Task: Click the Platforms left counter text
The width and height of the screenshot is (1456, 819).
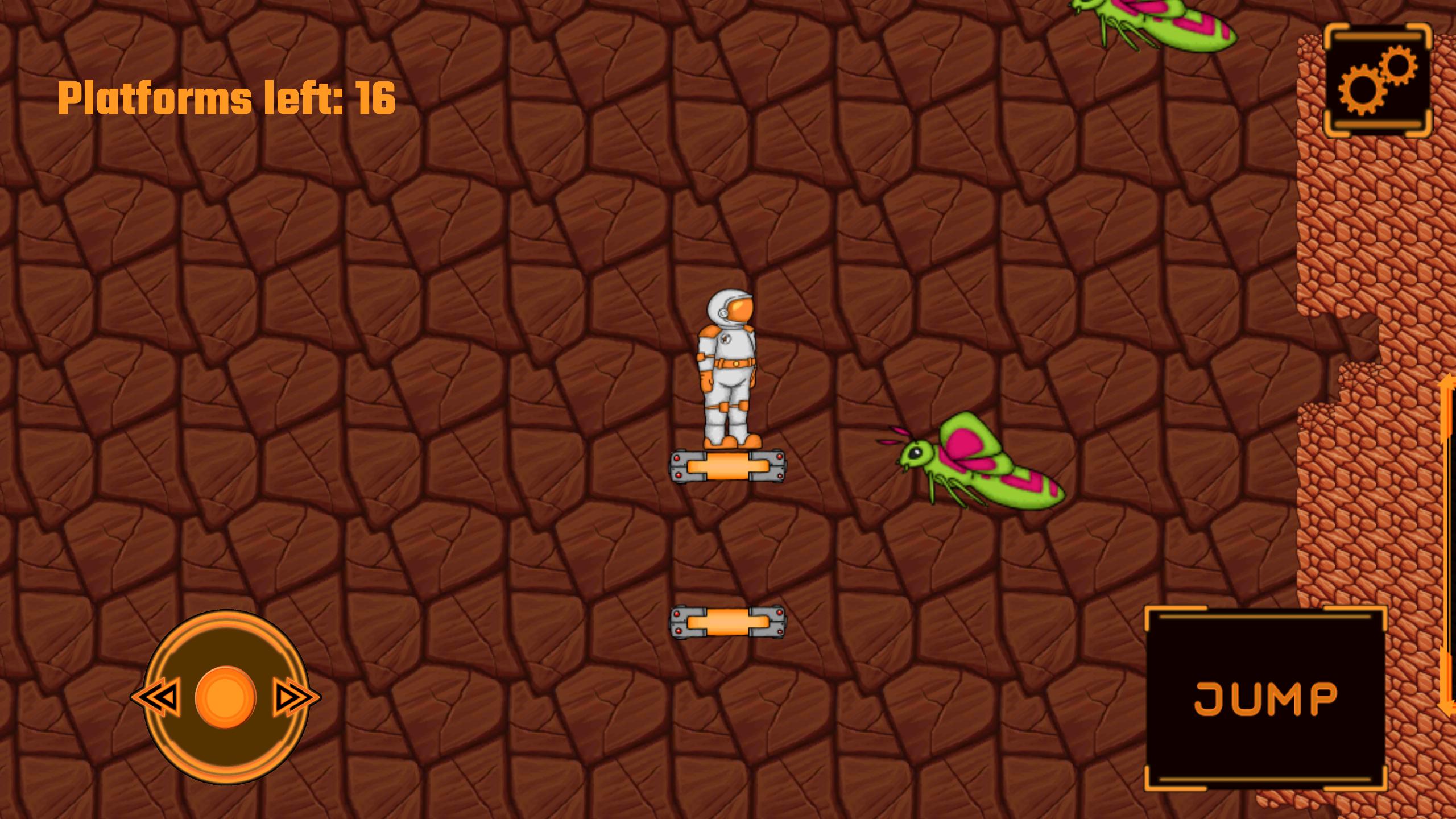Action: (x=227, y=97)
